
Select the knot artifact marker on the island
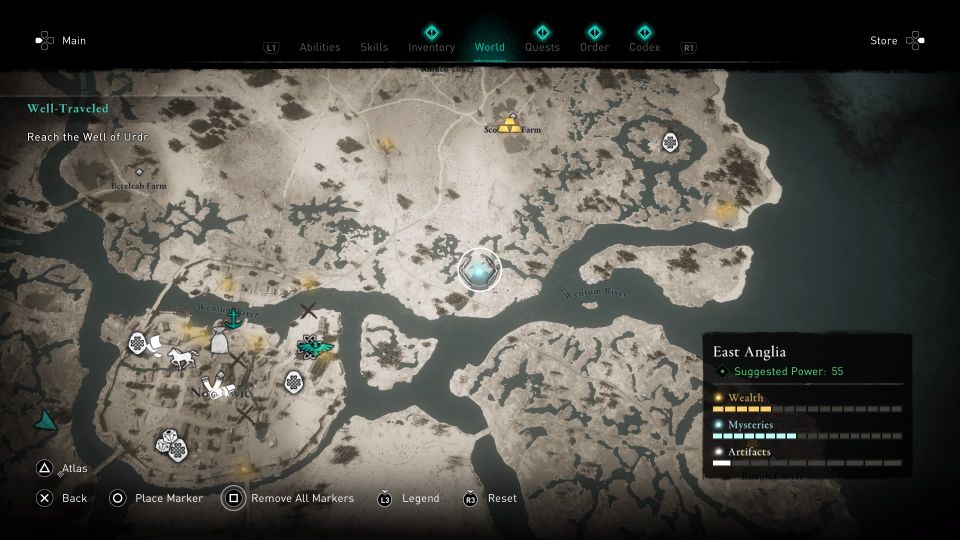(x=669, y=142)
